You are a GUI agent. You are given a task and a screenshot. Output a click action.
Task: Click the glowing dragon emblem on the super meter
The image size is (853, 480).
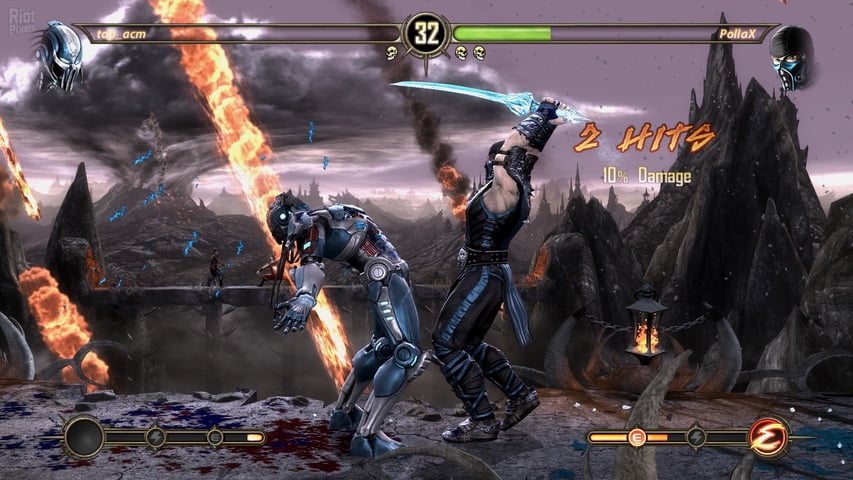(x=767, y=437)
